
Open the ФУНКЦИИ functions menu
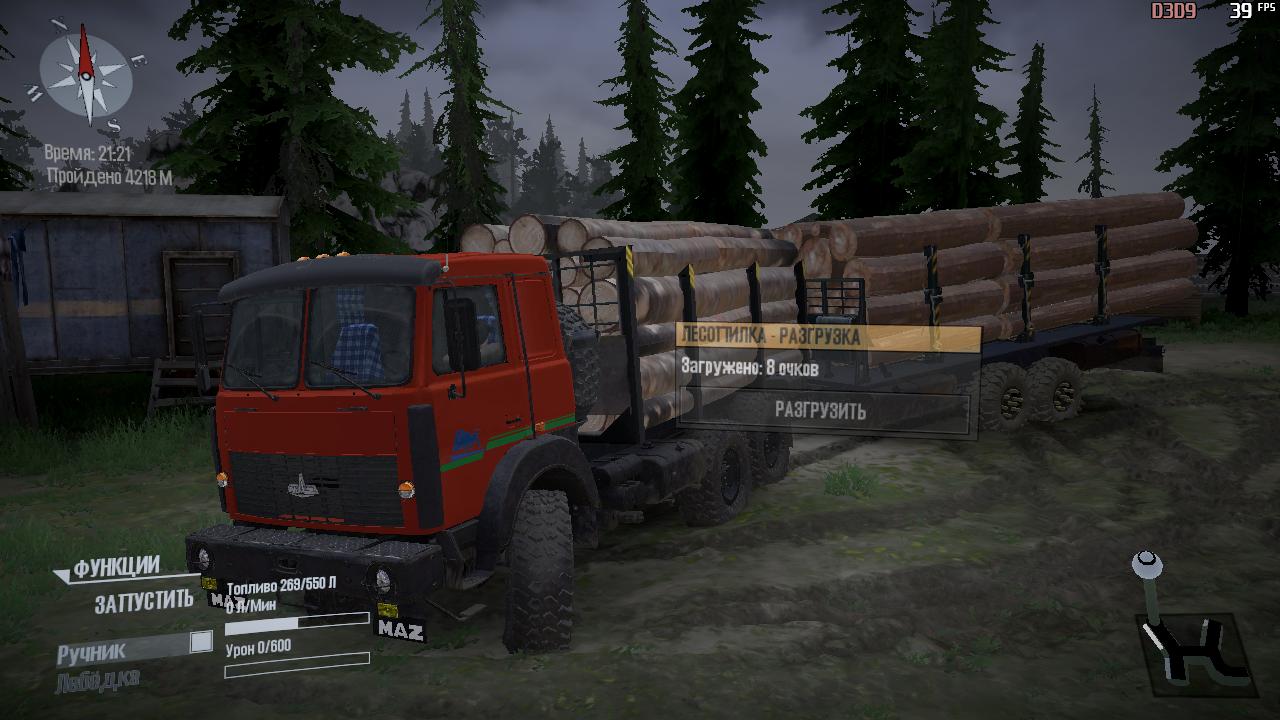(x=116, y=568)
